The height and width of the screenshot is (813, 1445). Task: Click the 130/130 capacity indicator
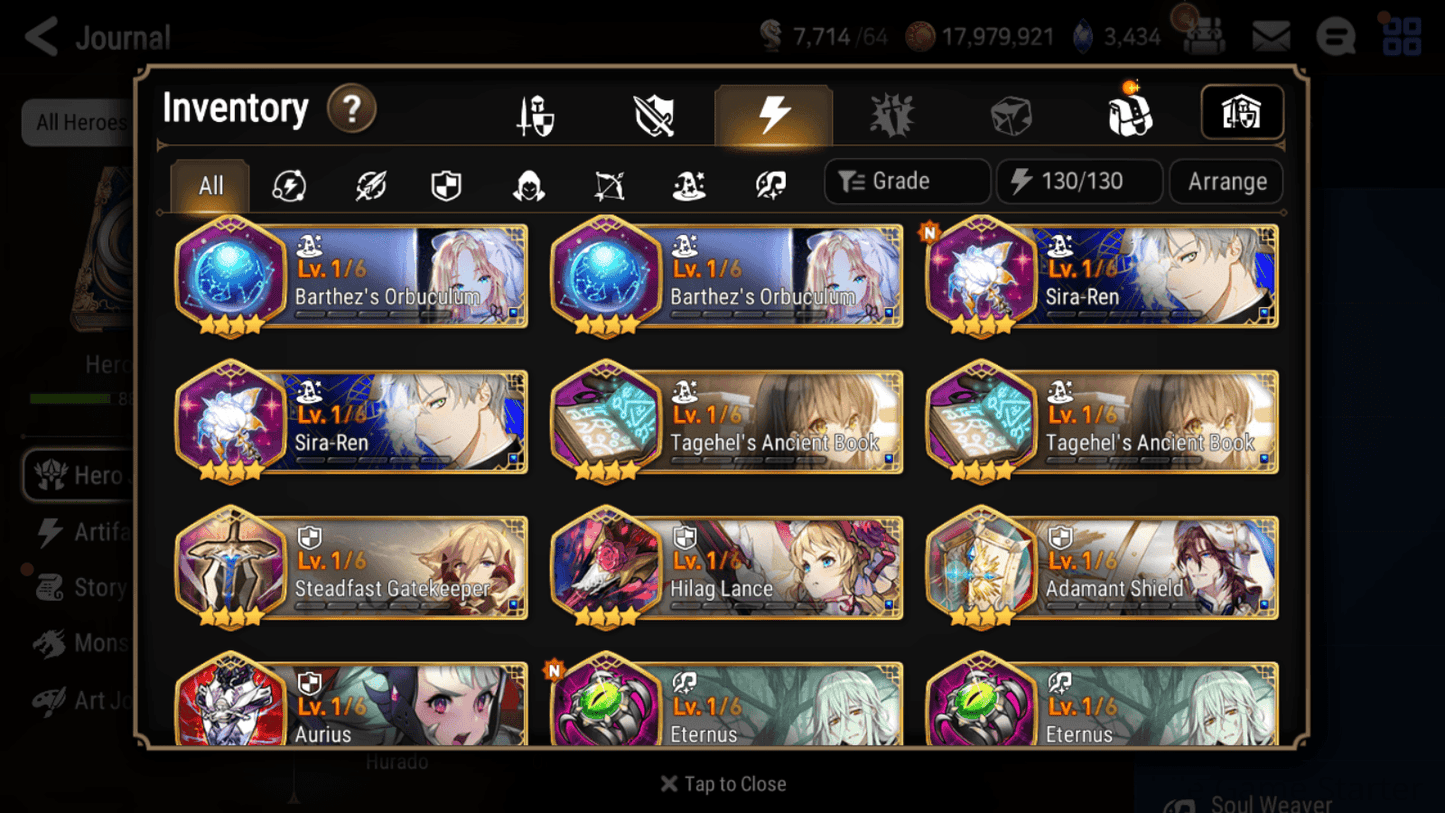point(1079,181)
